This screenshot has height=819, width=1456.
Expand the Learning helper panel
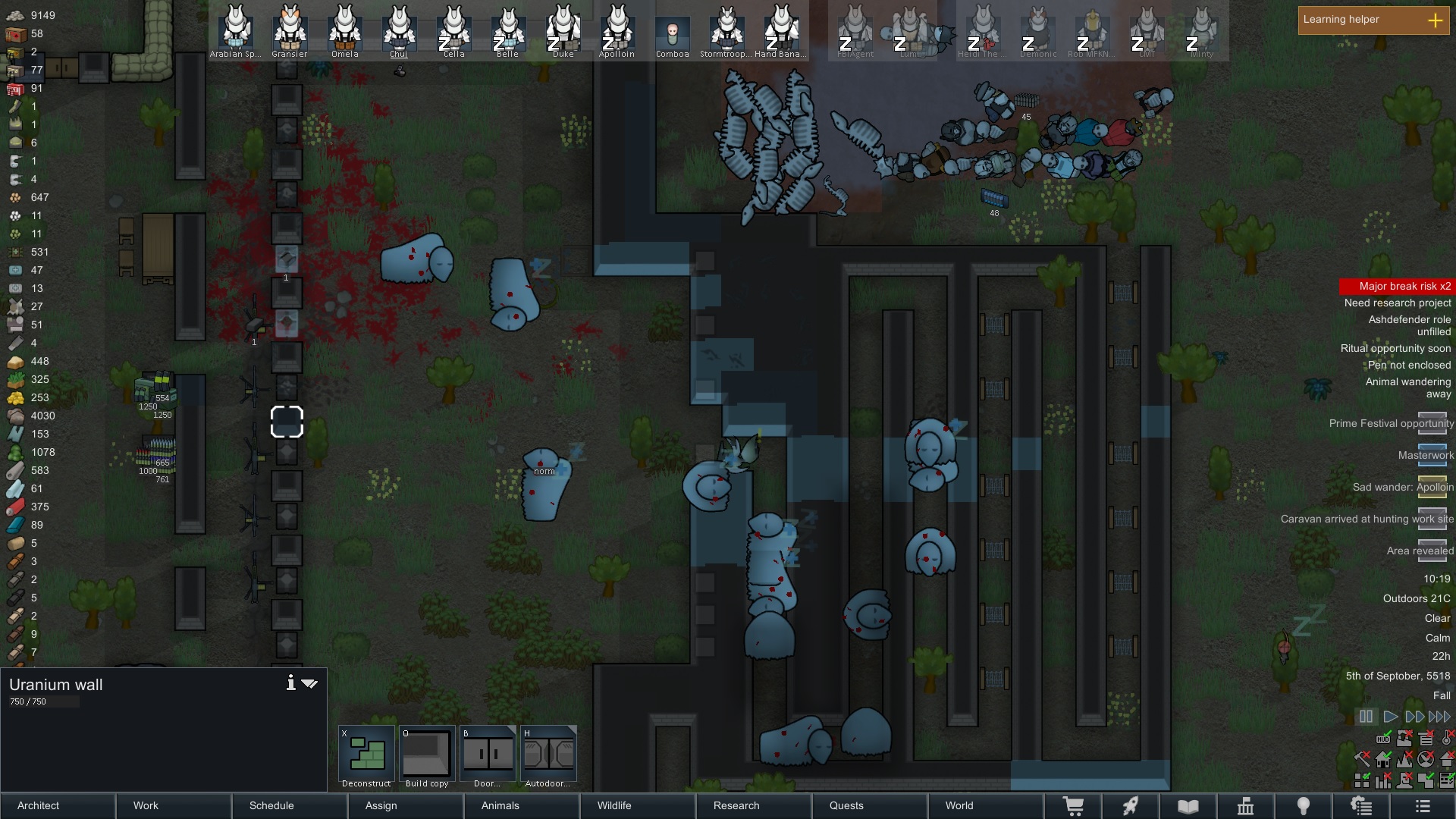[x=1435, y=20]
